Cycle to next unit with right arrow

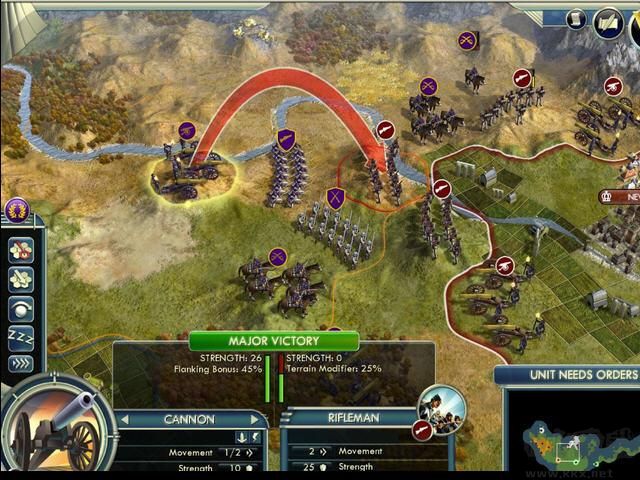[255, 420]
